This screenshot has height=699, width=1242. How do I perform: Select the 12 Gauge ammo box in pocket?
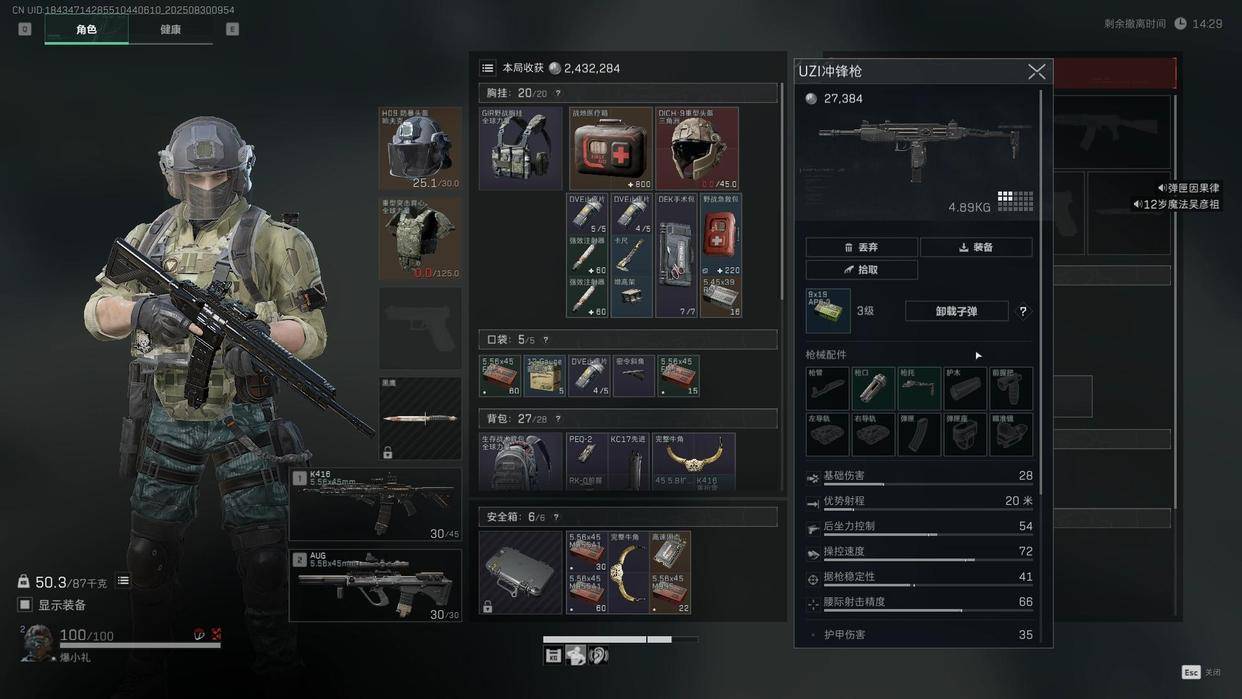point(544,376)
